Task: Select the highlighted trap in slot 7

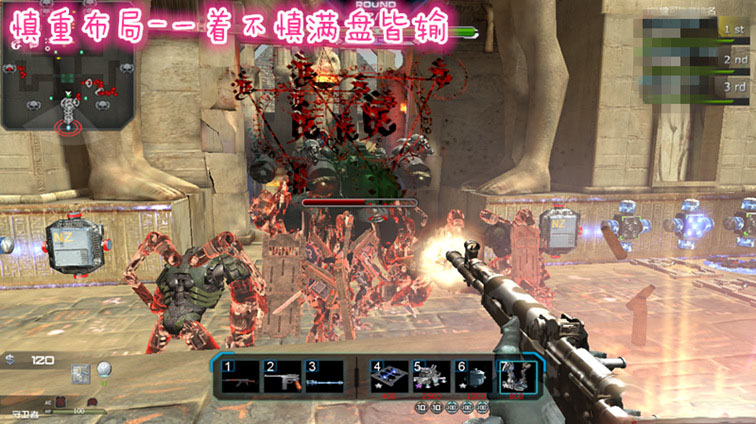Action: pyautogui.click(x=518, y=377)
